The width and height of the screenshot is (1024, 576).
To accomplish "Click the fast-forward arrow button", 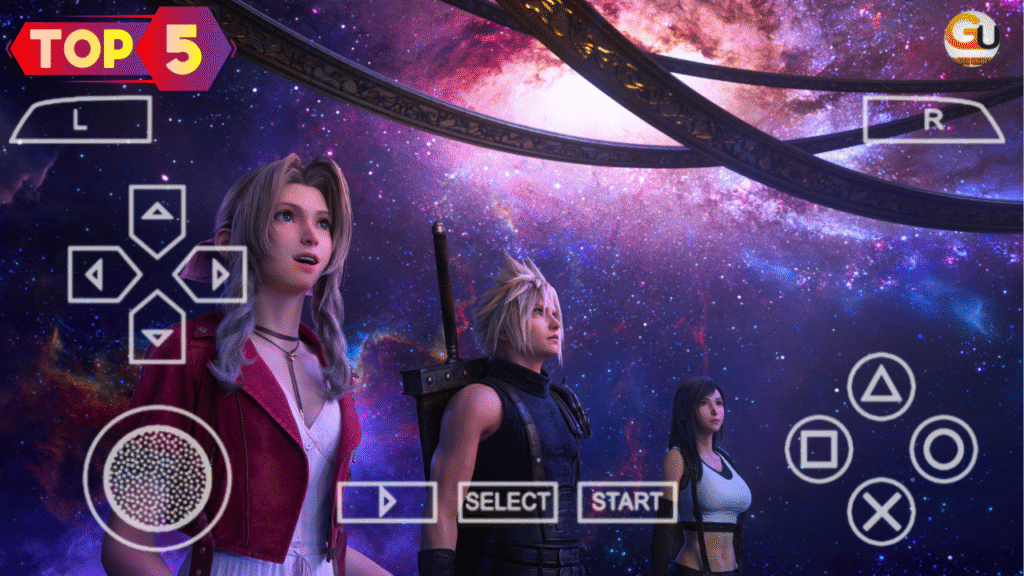I will 387,502.
